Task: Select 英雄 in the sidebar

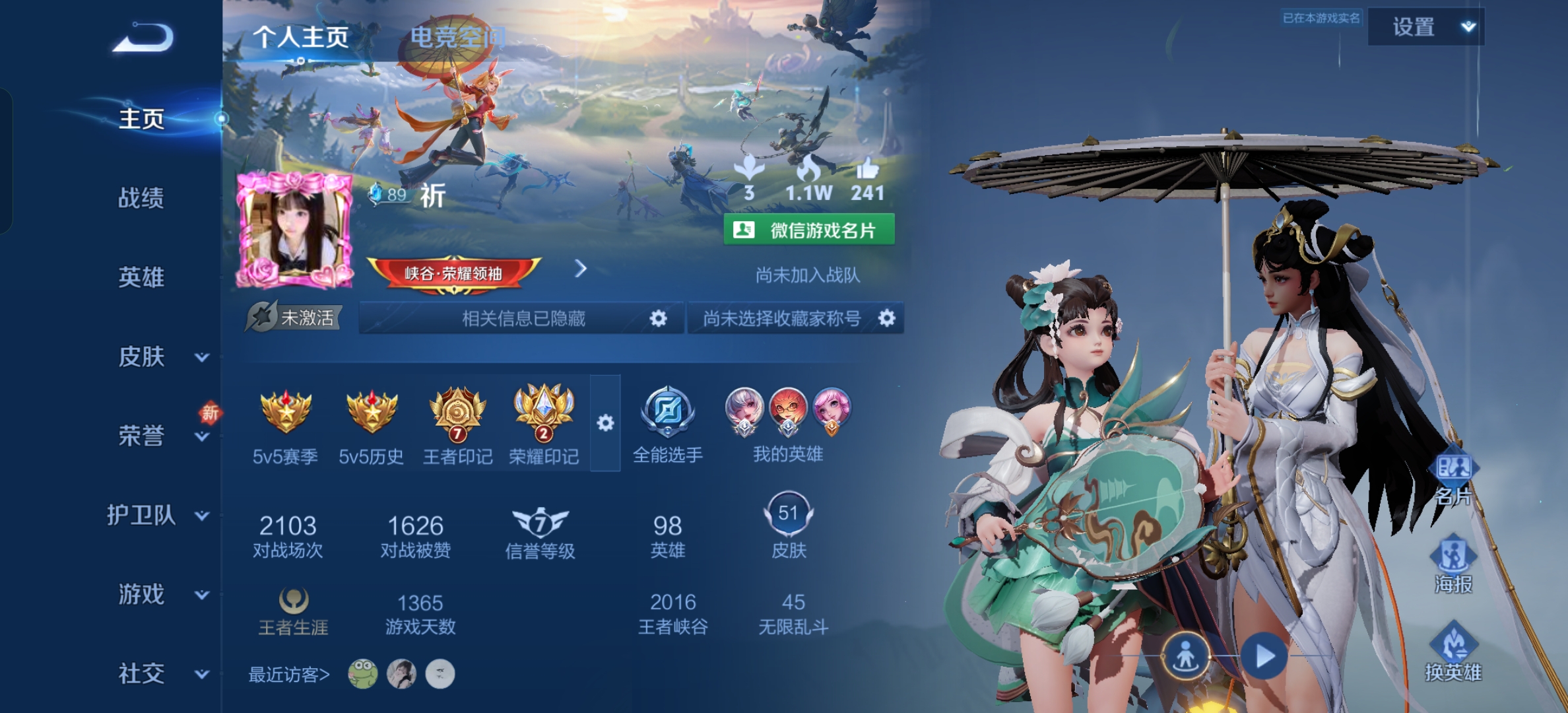Action: (x=141, y=277)
